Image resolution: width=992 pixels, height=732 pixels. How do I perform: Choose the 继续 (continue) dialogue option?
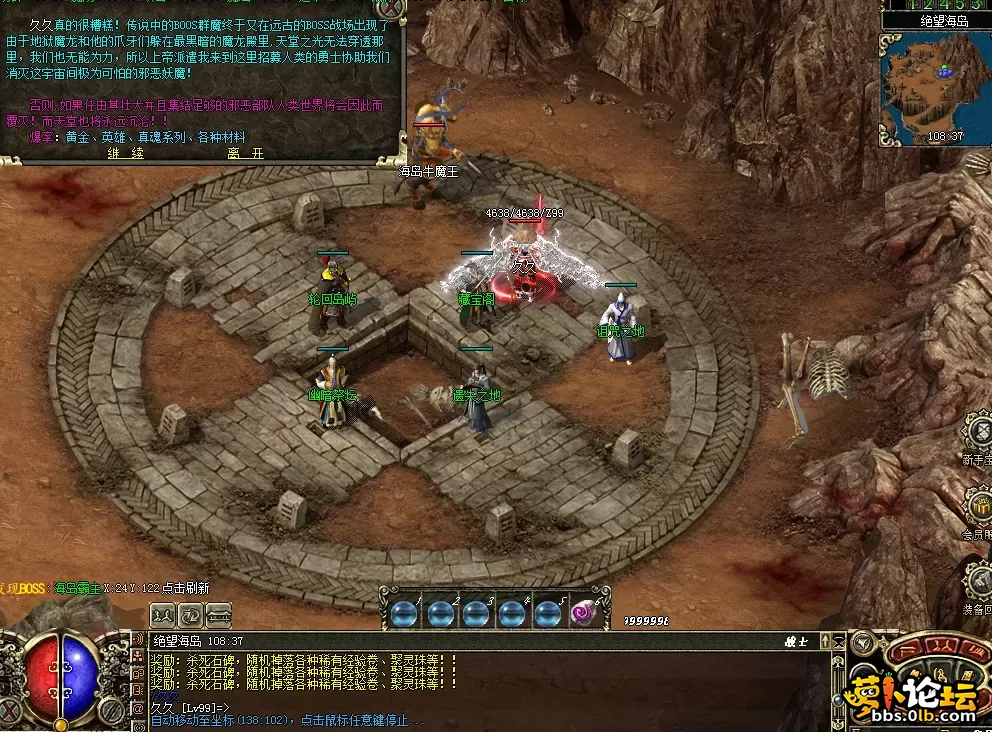(x=126, y=153)
